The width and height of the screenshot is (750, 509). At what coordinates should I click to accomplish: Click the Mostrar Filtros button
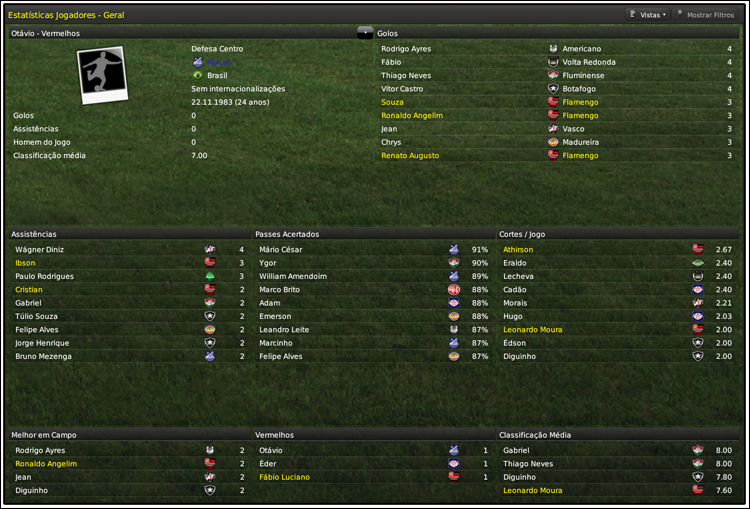(x=707, y=15)
